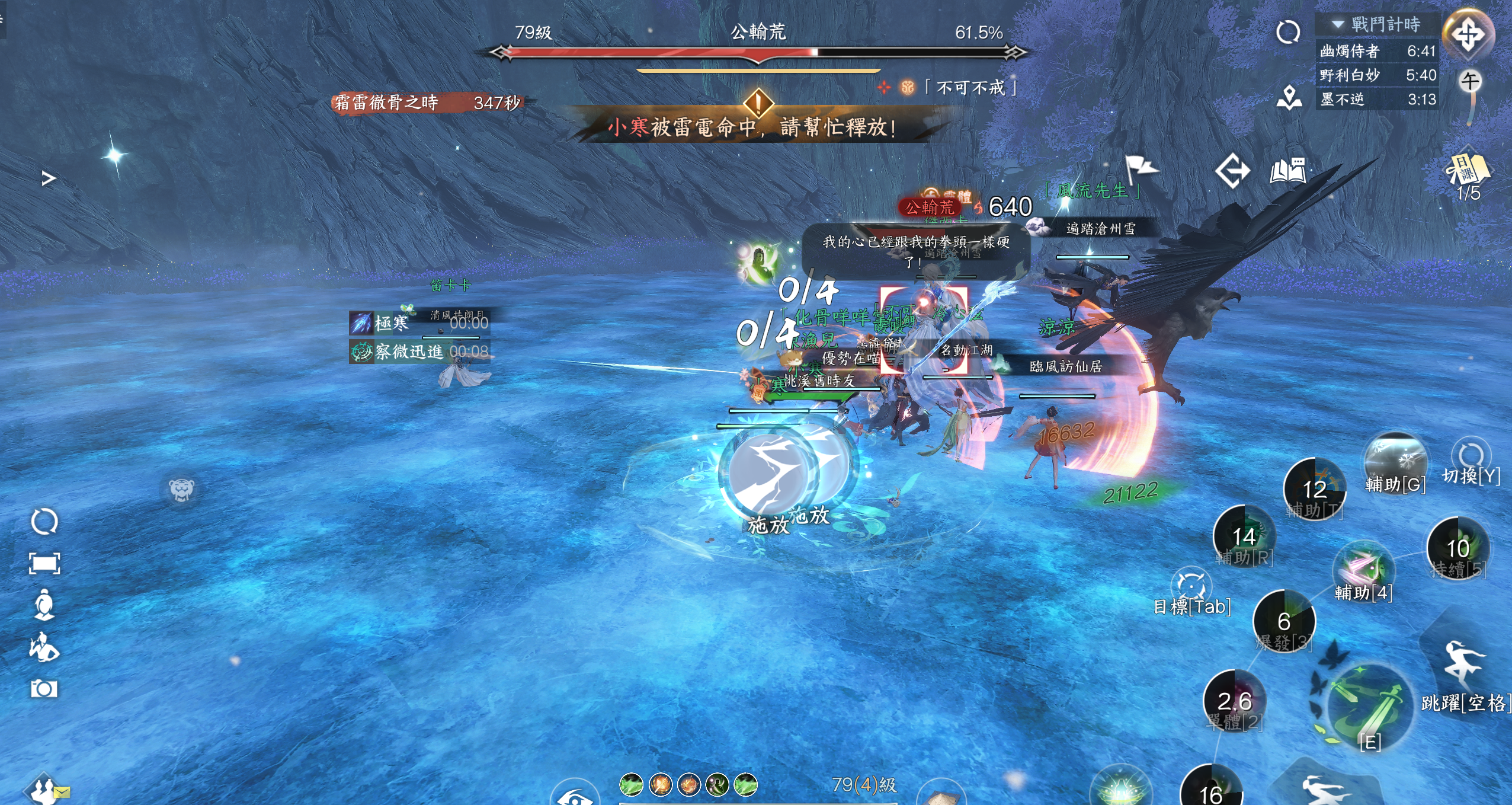Click the refresh circle beside combat timer
Image resolution: width=1512 pixels, height=805 pixels.
pos(1288,32)
